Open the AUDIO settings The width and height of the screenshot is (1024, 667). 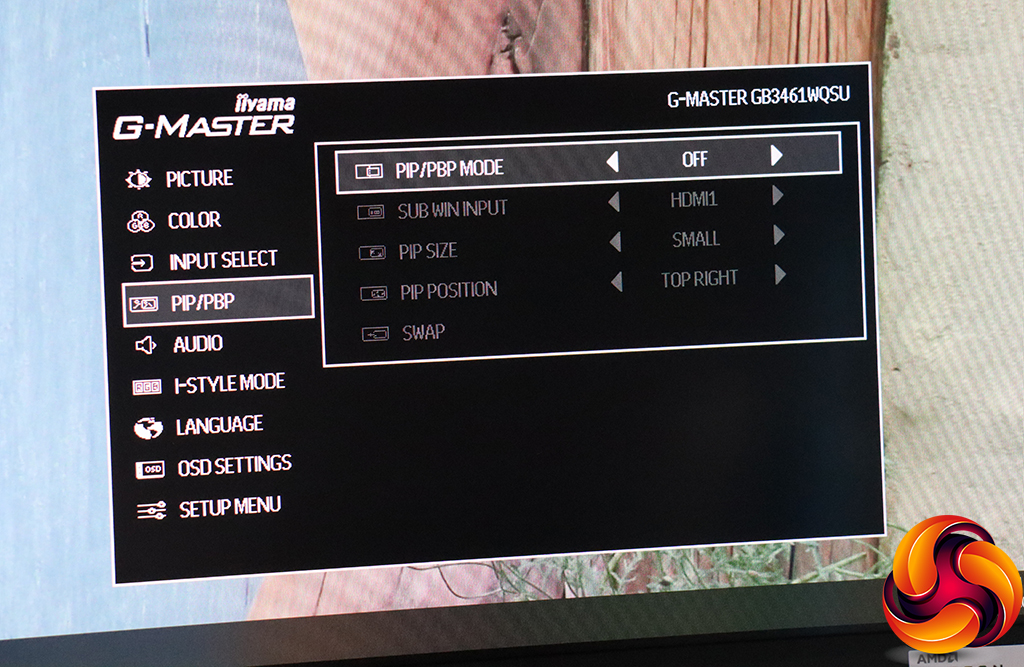[x=197, y=344]
